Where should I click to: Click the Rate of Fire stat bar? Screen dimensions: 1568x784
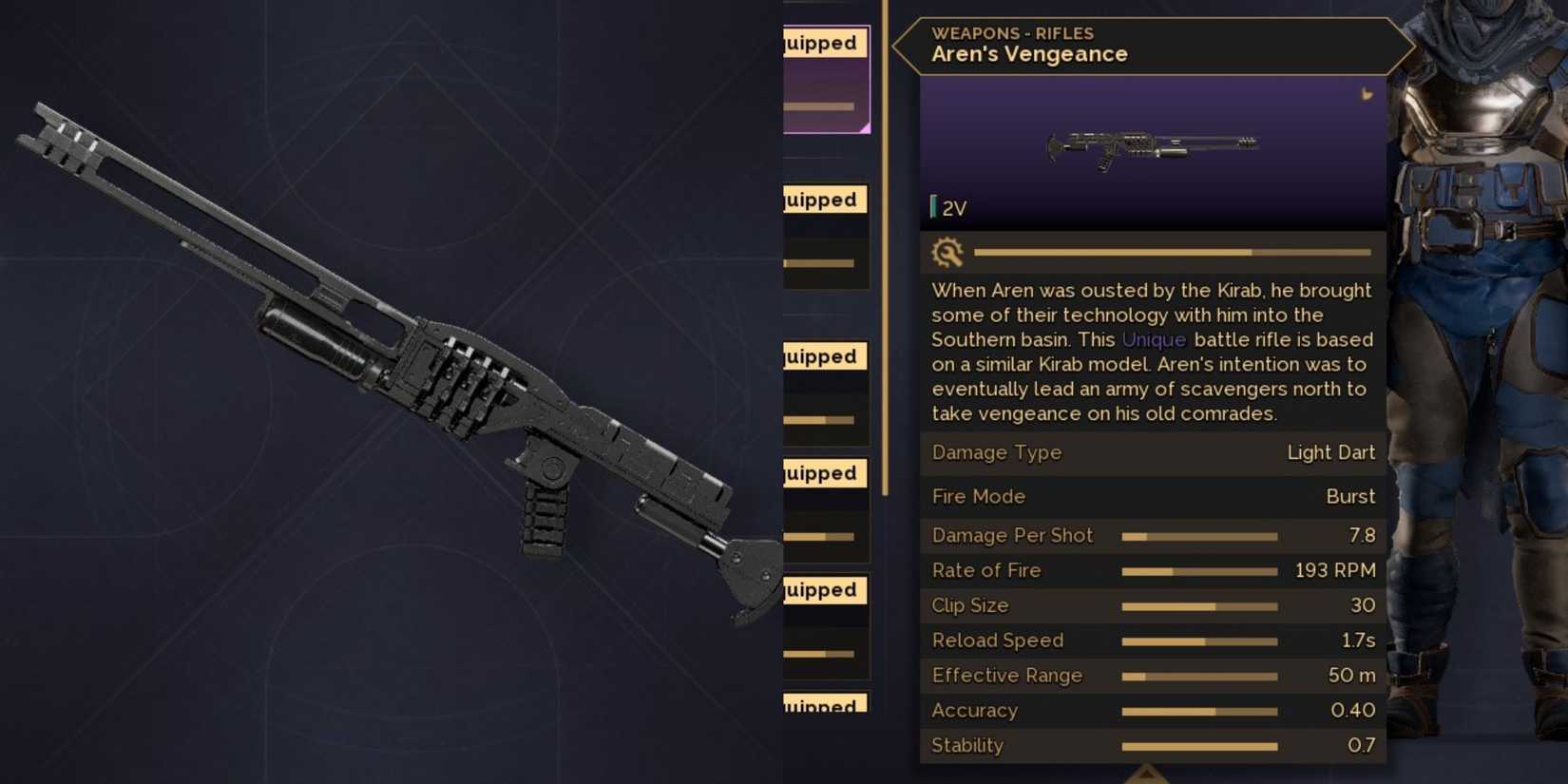[x=1200, y=570]
